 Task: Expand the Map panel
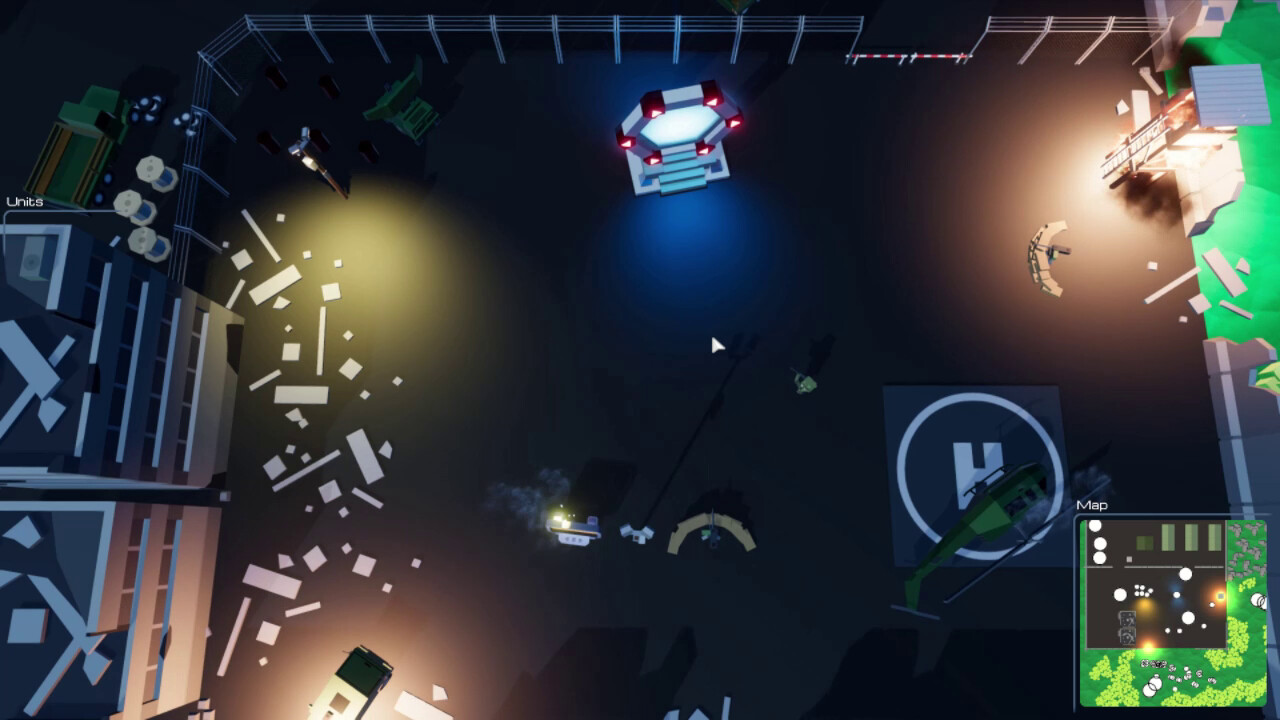1091,505
